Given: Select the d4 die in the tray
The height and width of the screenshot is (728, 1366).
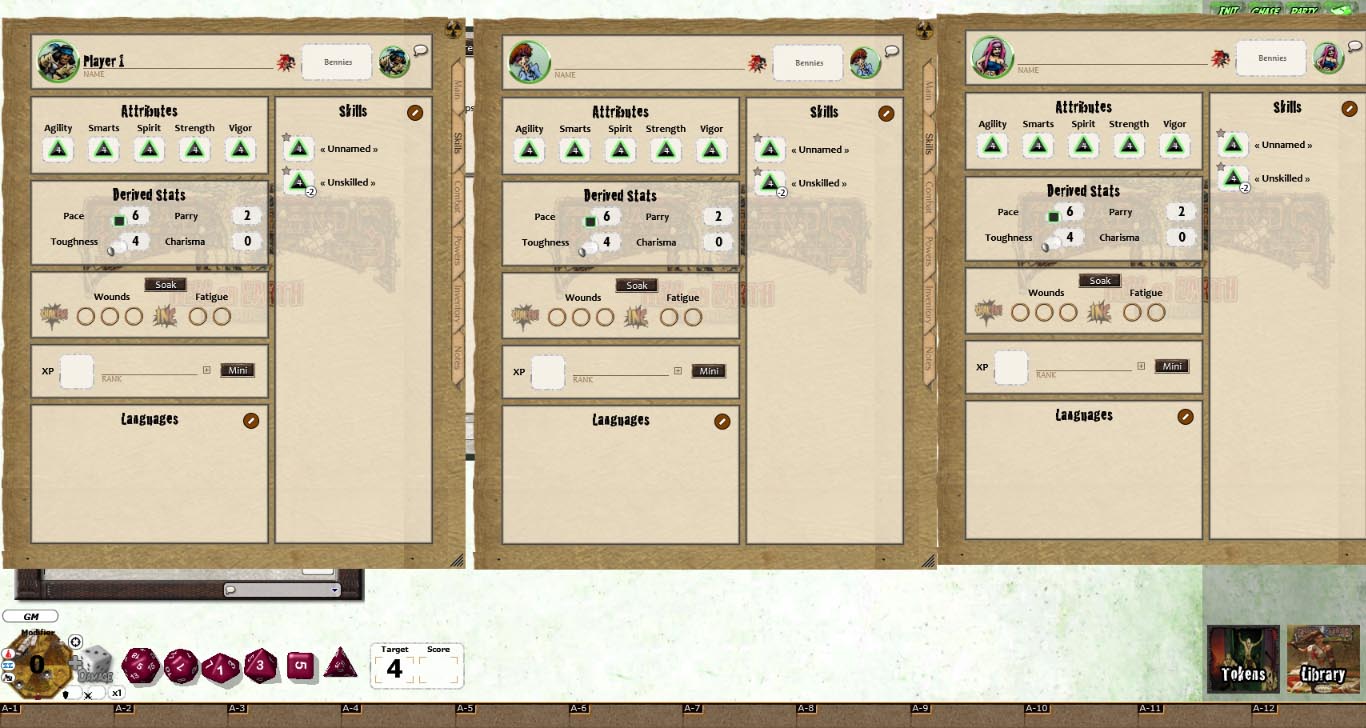Looking at the screenshot, I should 340,668.
